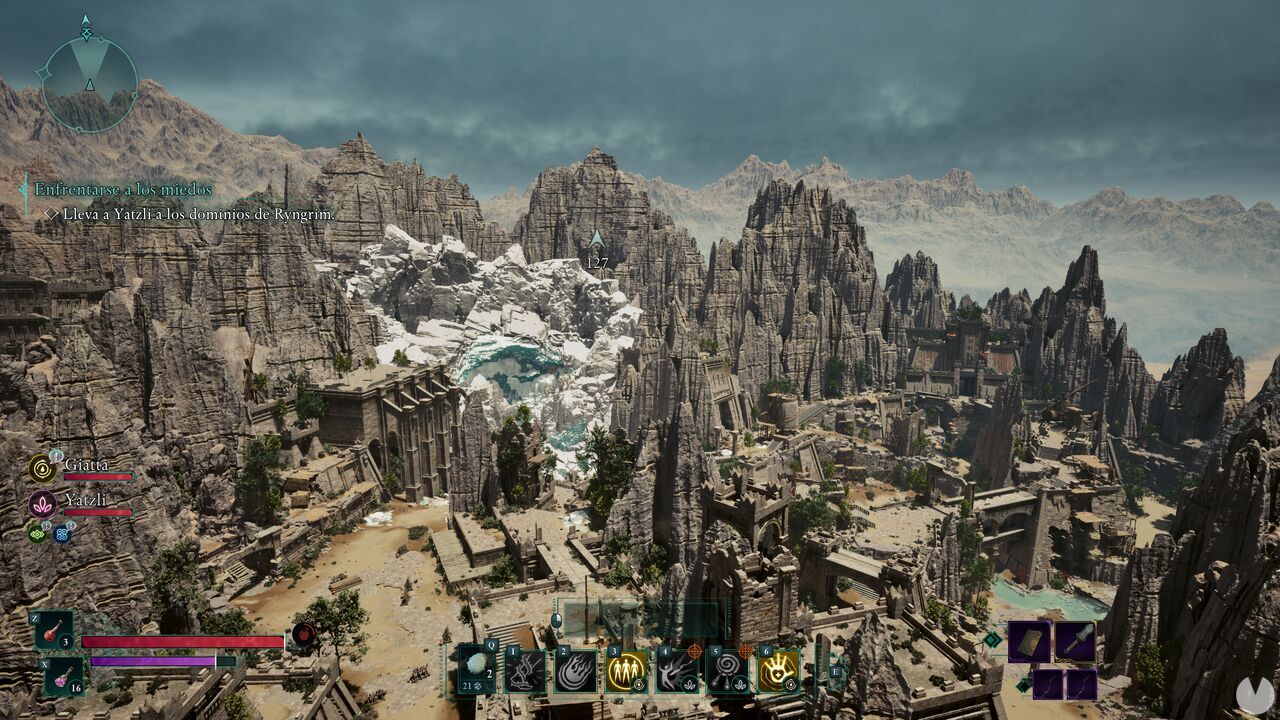Select the mace weapon slot

(x=1075, y=641)
